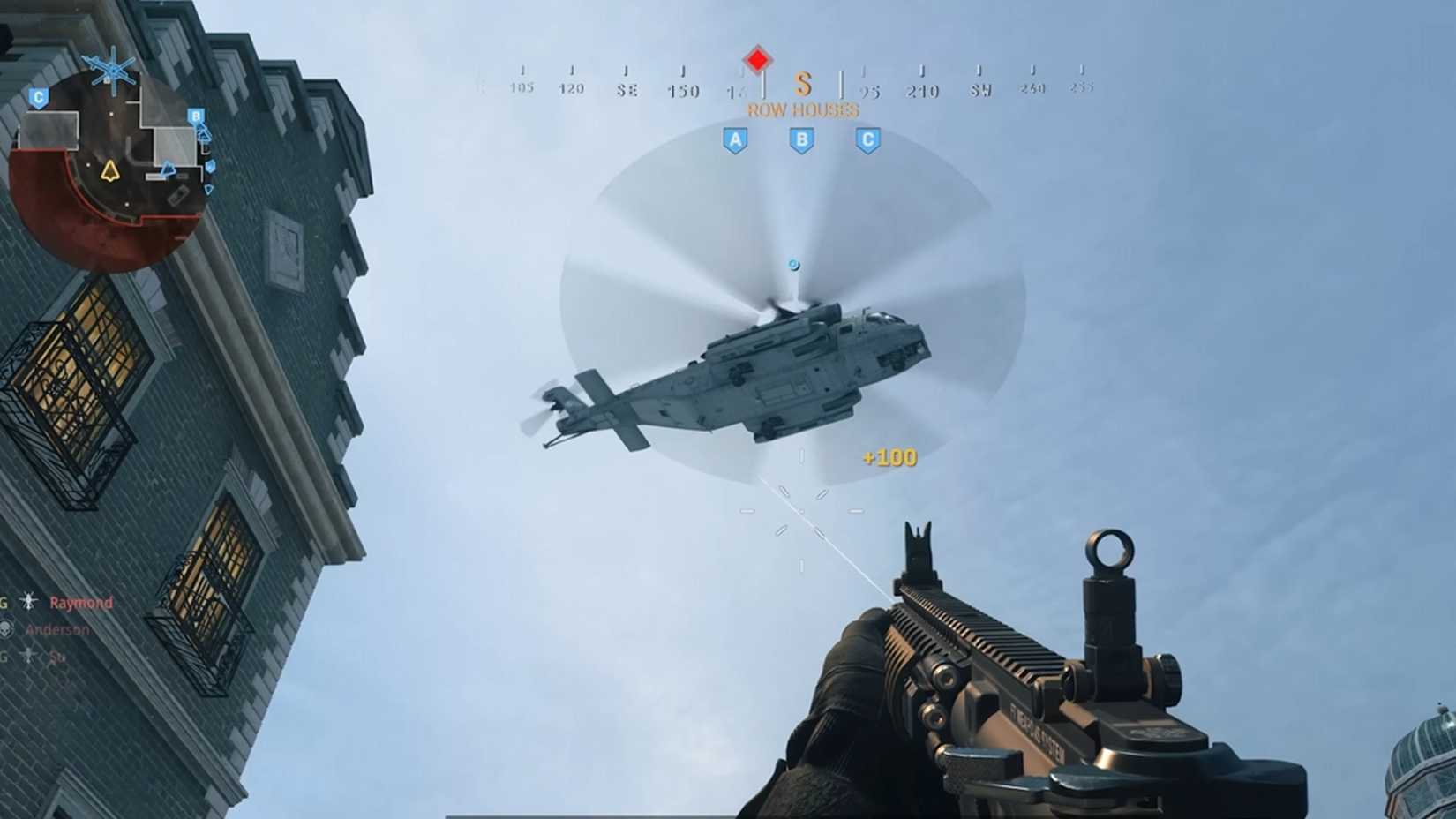Screen dimensions: 1456x819
Task: Select objective marker B on the compass
Action: tap(801, 138)
